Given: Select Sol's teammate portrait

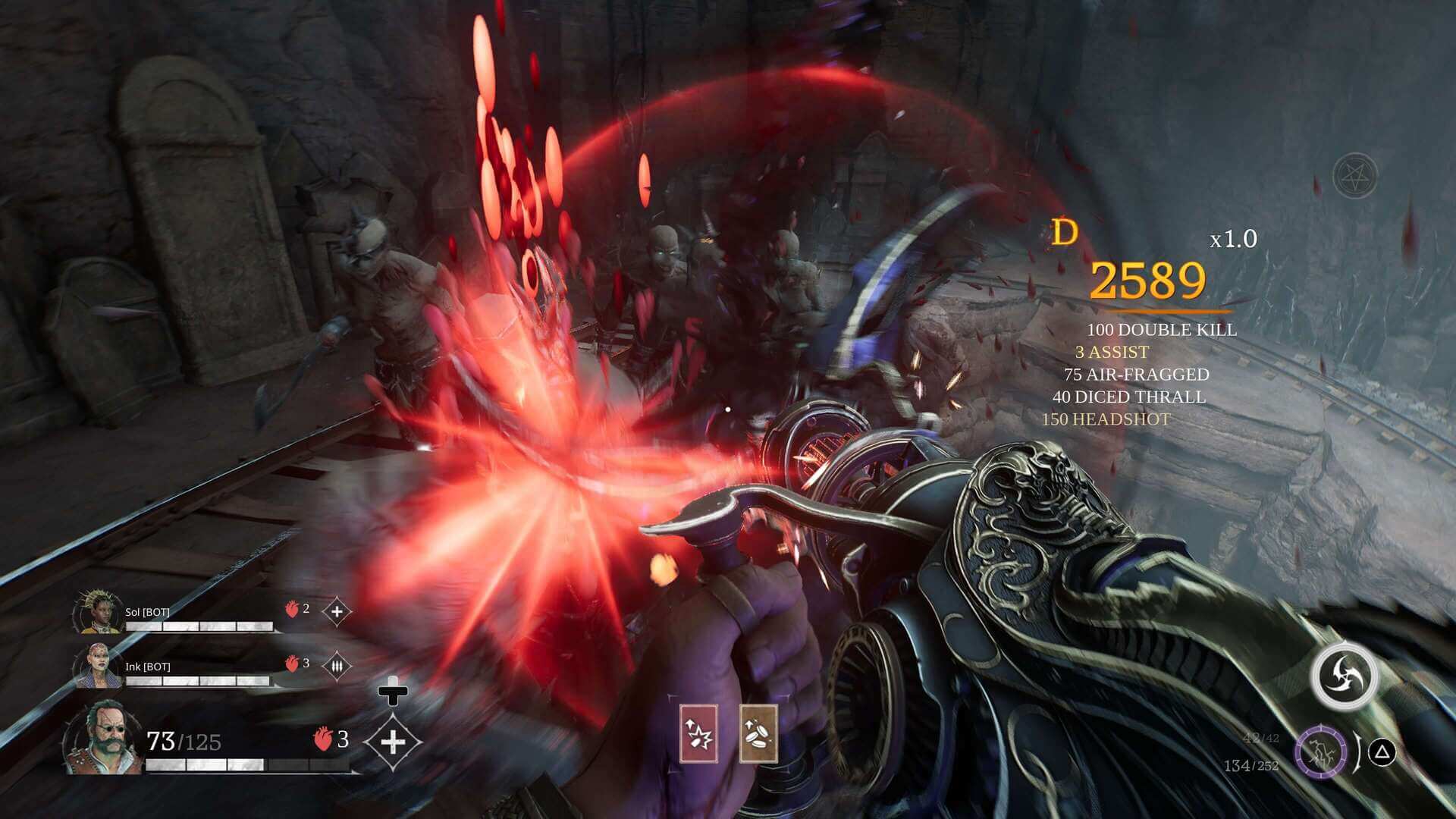Looking at the screenshot, I should coord(98,611).
